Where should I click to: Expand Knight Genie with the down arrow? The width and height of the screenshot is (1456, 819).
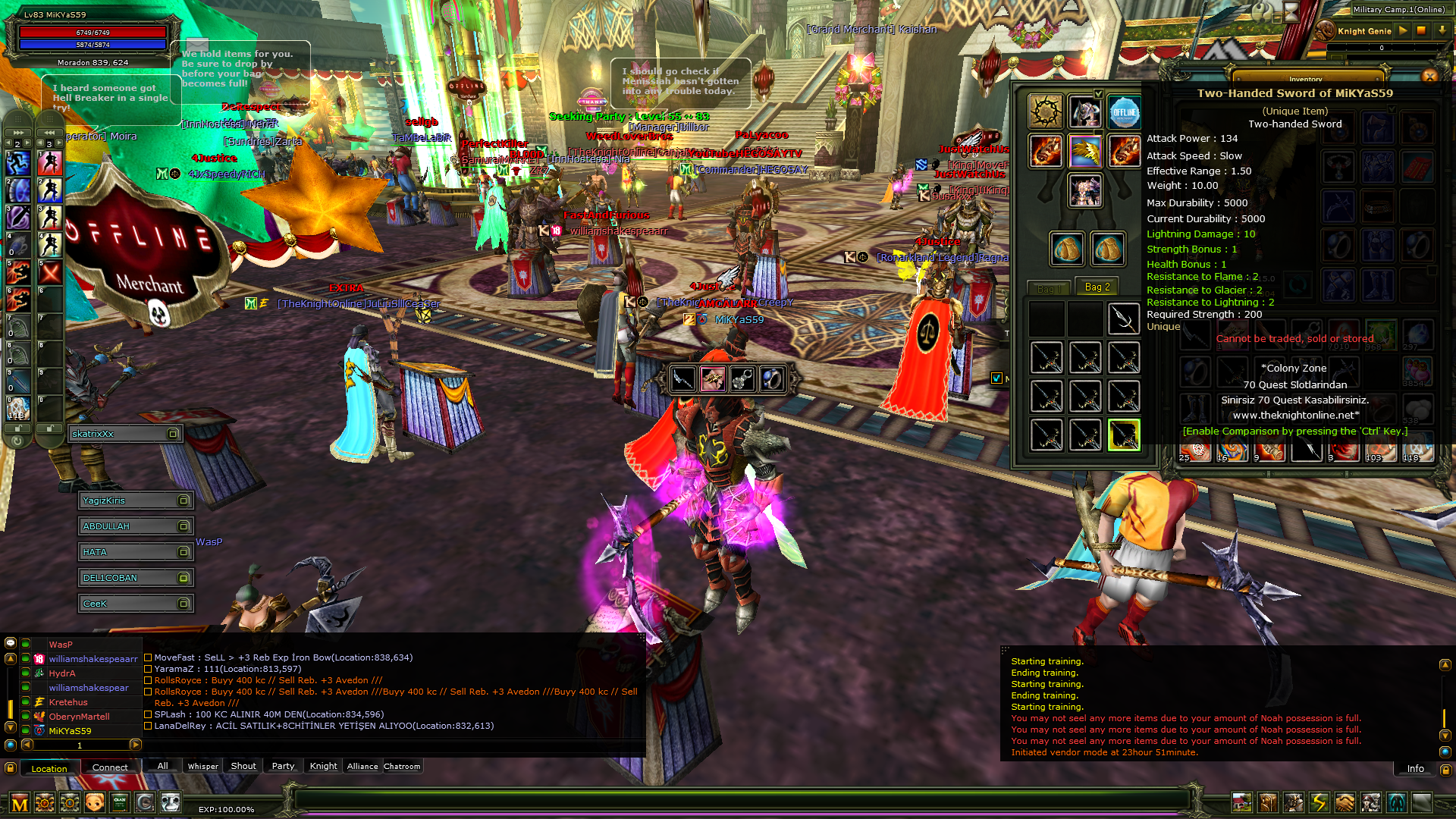click(1442, 31)
